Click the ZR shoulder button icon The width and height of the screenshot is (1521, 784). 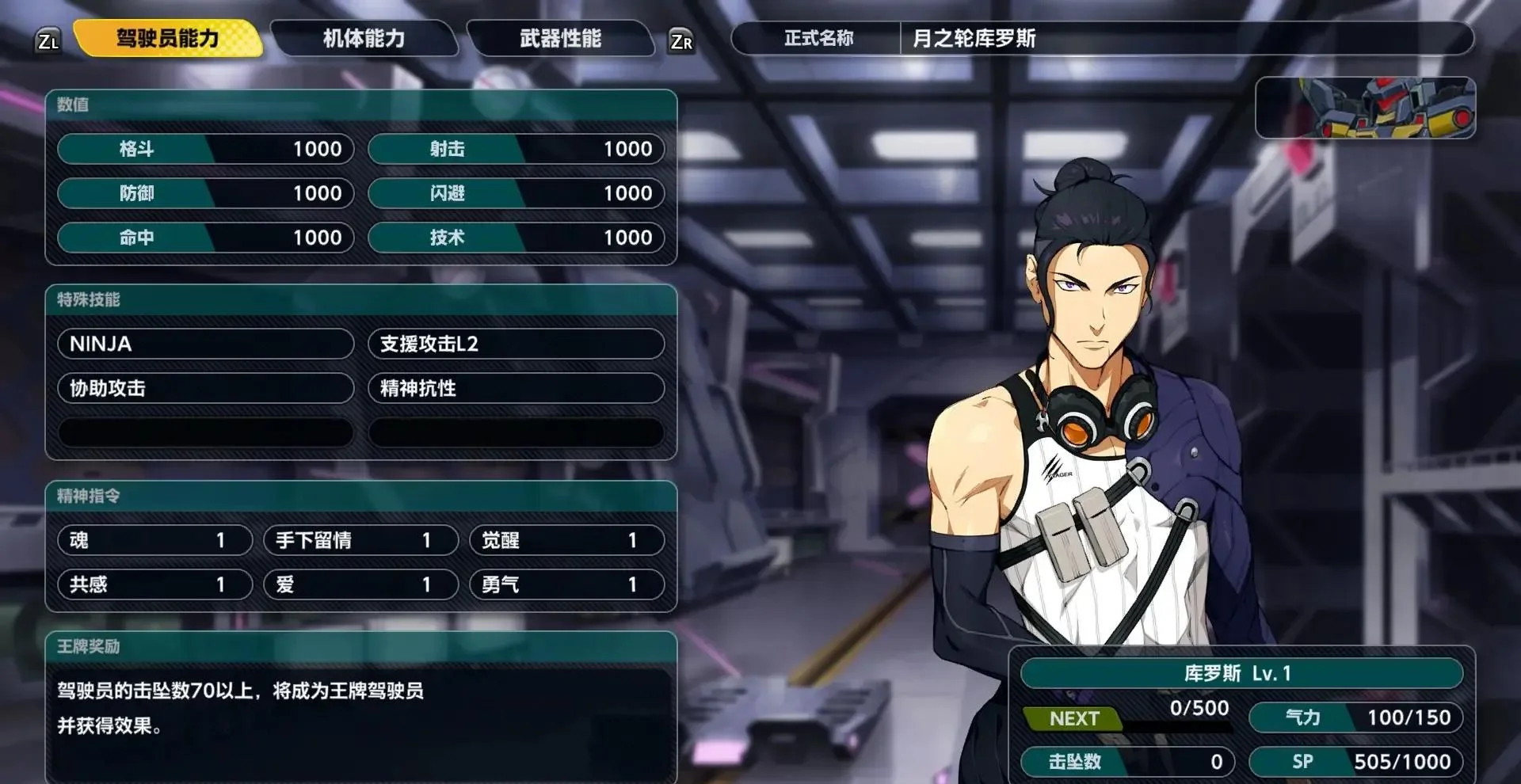tap(682, 40)
